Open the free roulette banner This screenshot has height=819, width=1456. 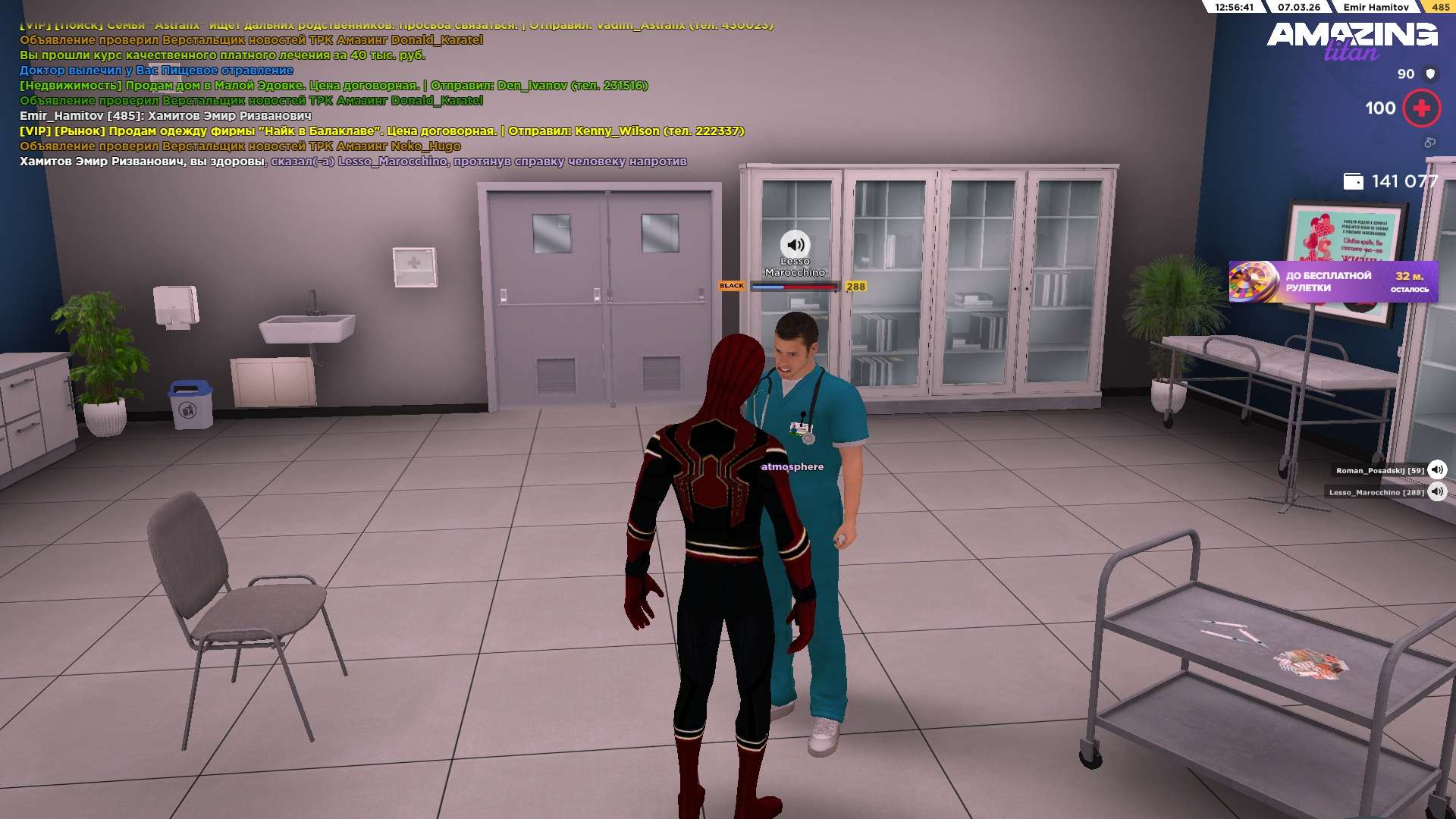1333,282
